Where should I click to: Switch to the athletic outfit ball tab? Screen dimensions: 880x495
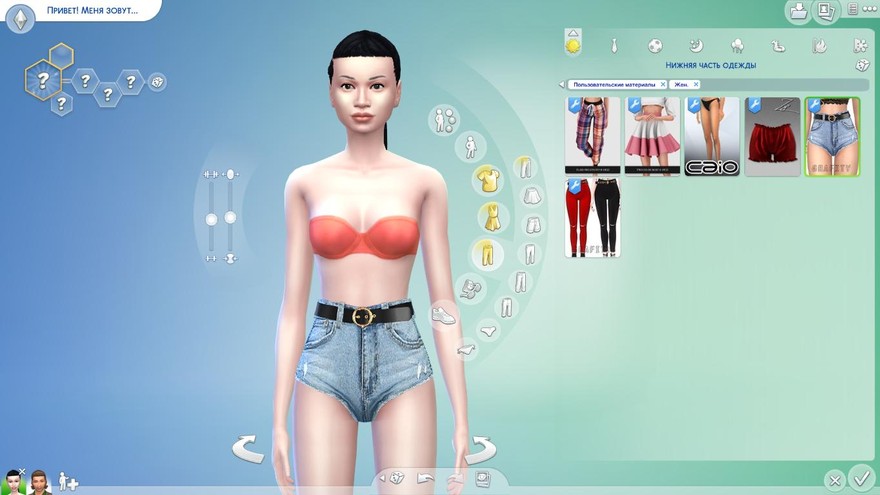655,45
